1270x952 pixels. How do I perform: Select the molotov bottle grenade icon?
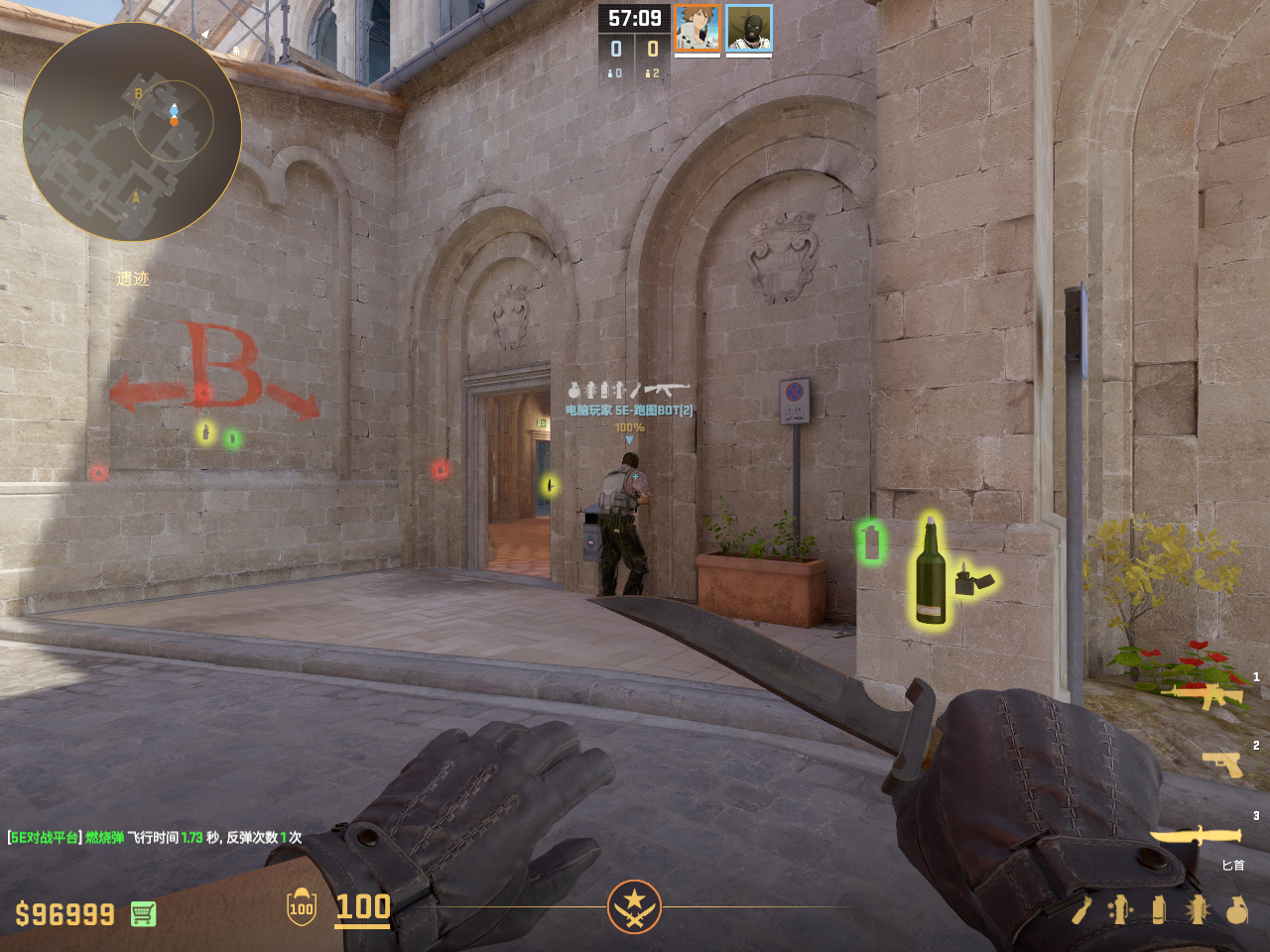click(x=1081, y=909)
